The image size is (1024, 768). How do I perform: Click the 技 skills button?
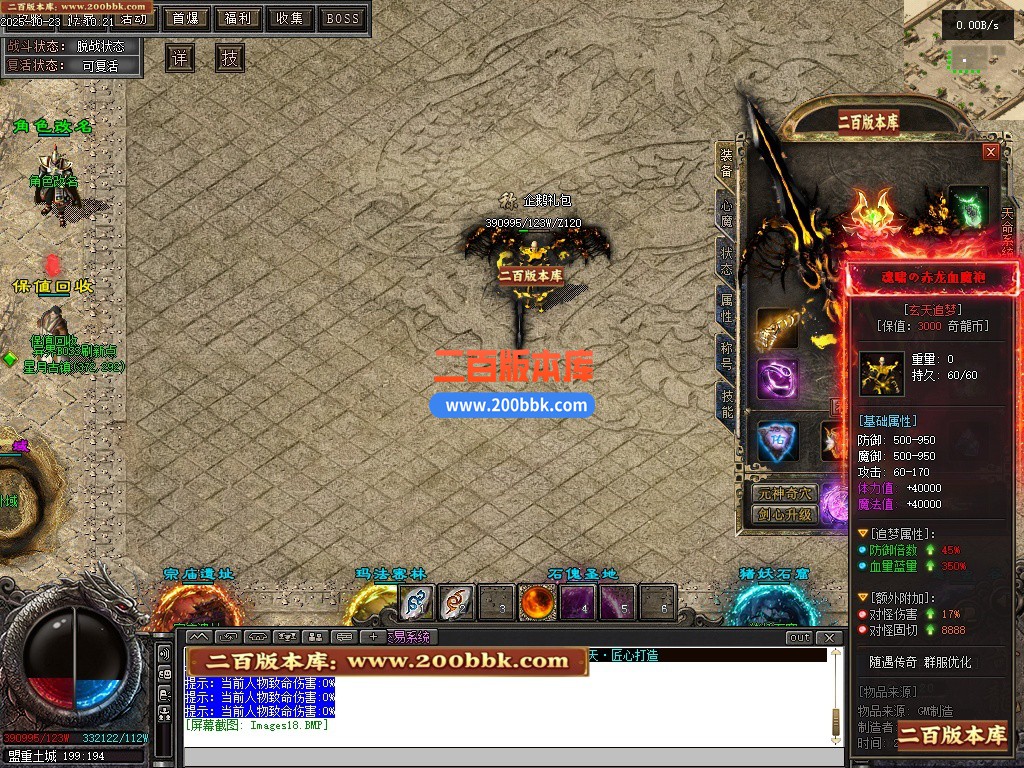(230, 58)
